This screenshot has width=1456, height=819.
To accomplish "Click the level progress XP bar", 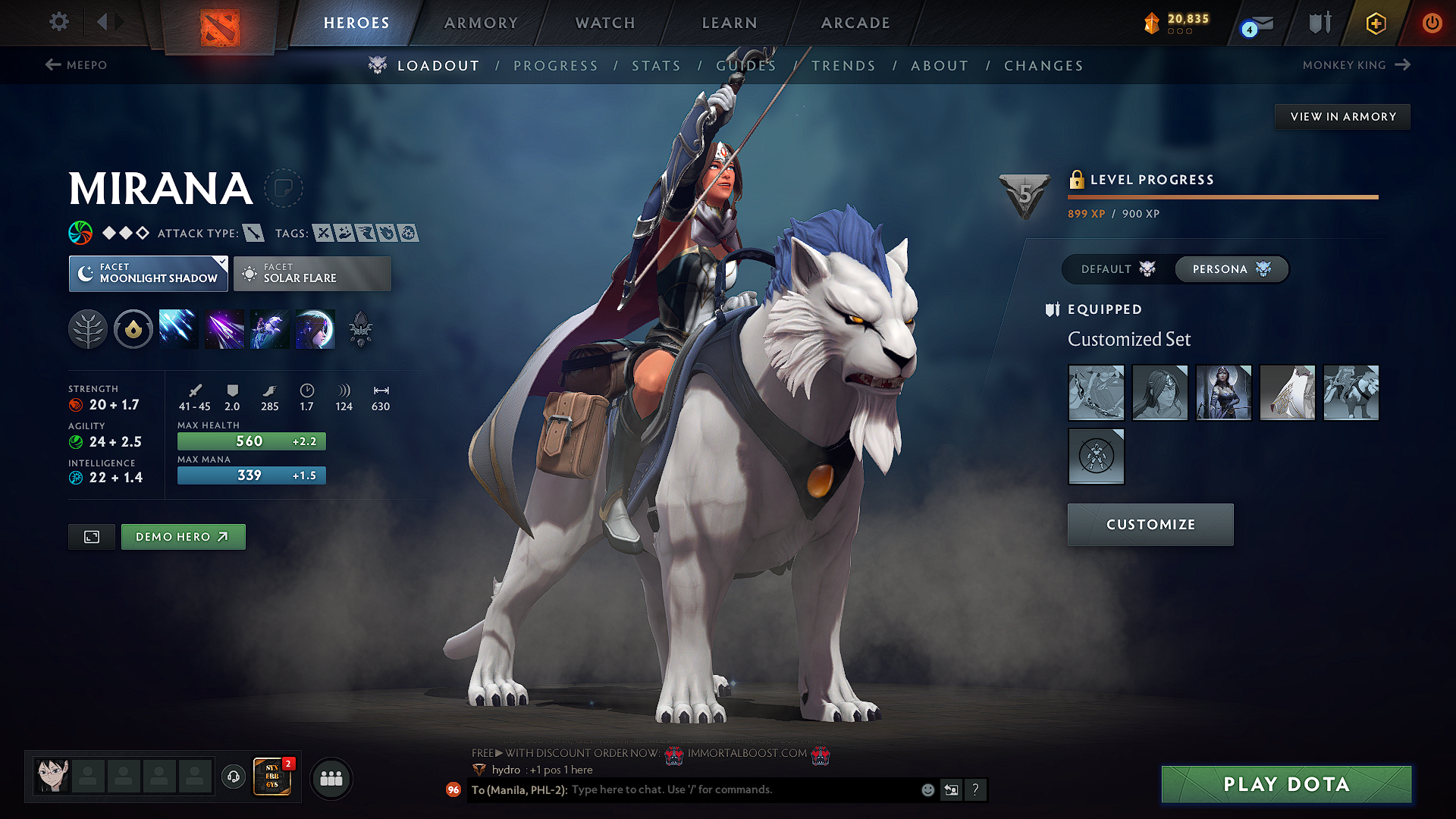I will click(x=1222, y=196).
